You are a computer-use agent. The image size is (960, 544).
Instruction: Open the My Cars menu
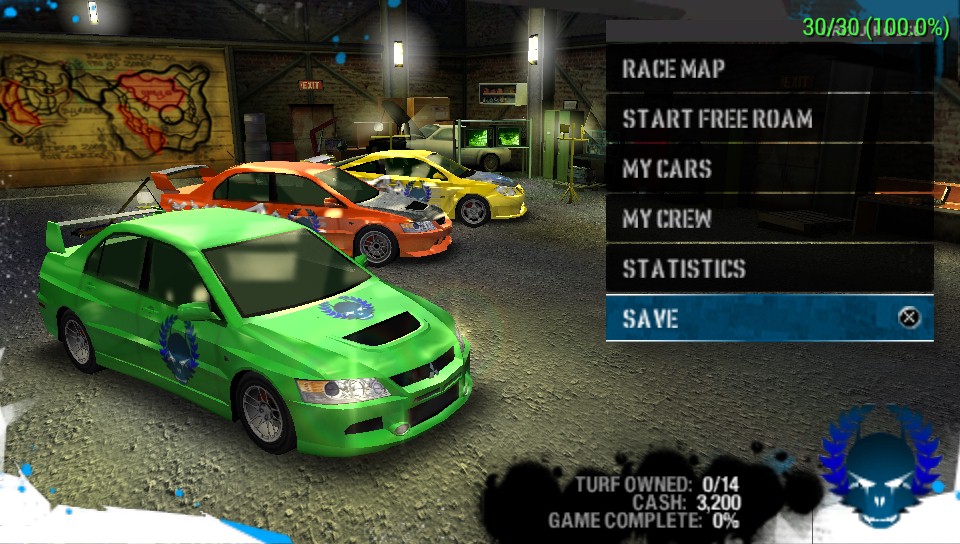point(769,169)
